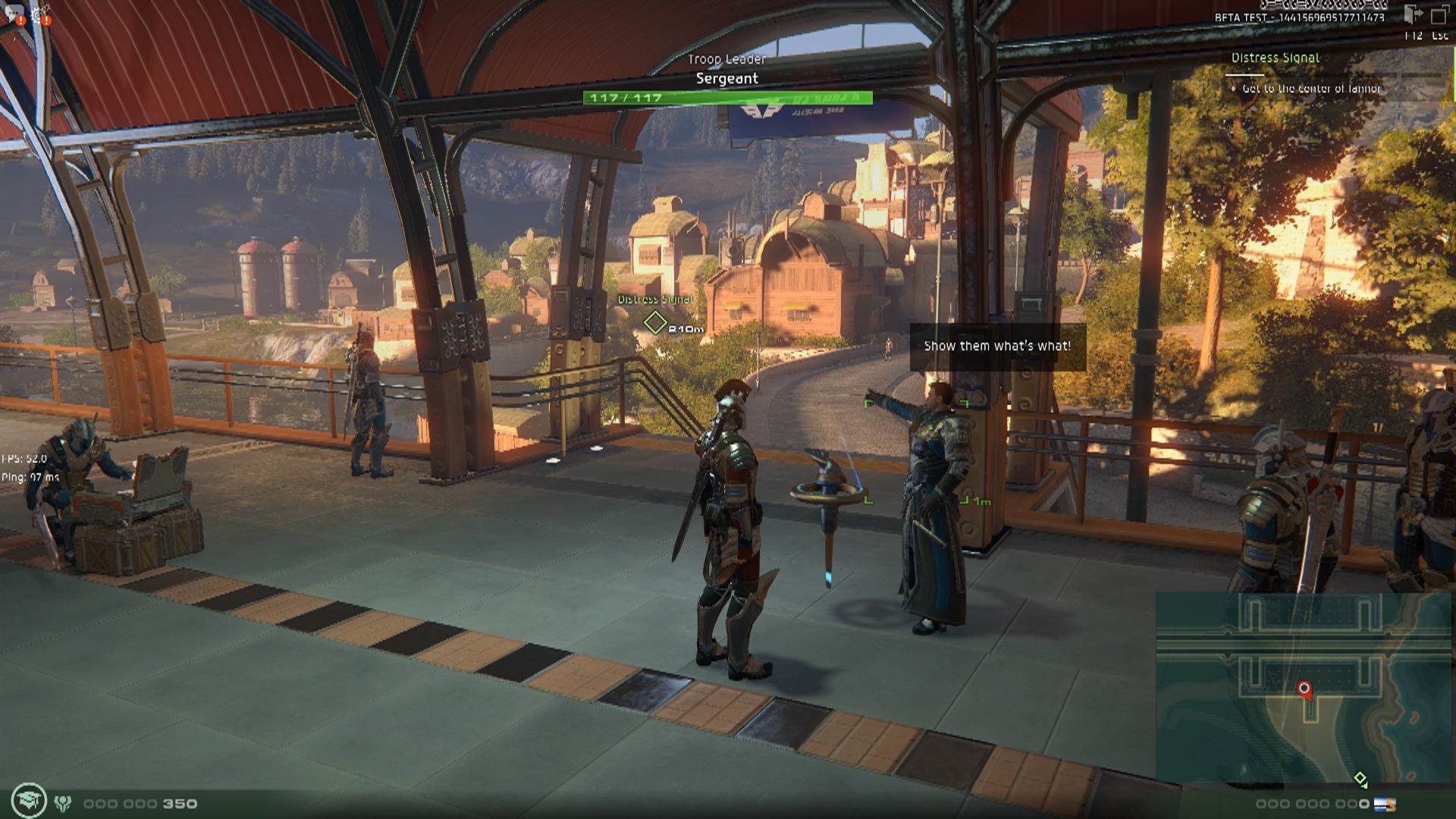1456x819 pixels.
Task: Select the Distress Signal quest tracker title
Action: pos(1275,58)
